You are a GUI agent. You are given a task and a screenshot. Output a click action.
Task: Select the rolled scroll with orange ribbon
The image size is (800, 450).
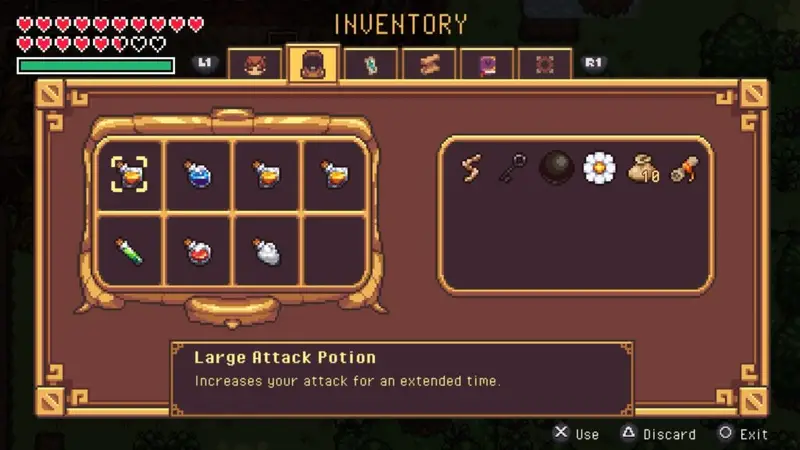[x=685, y=168]
